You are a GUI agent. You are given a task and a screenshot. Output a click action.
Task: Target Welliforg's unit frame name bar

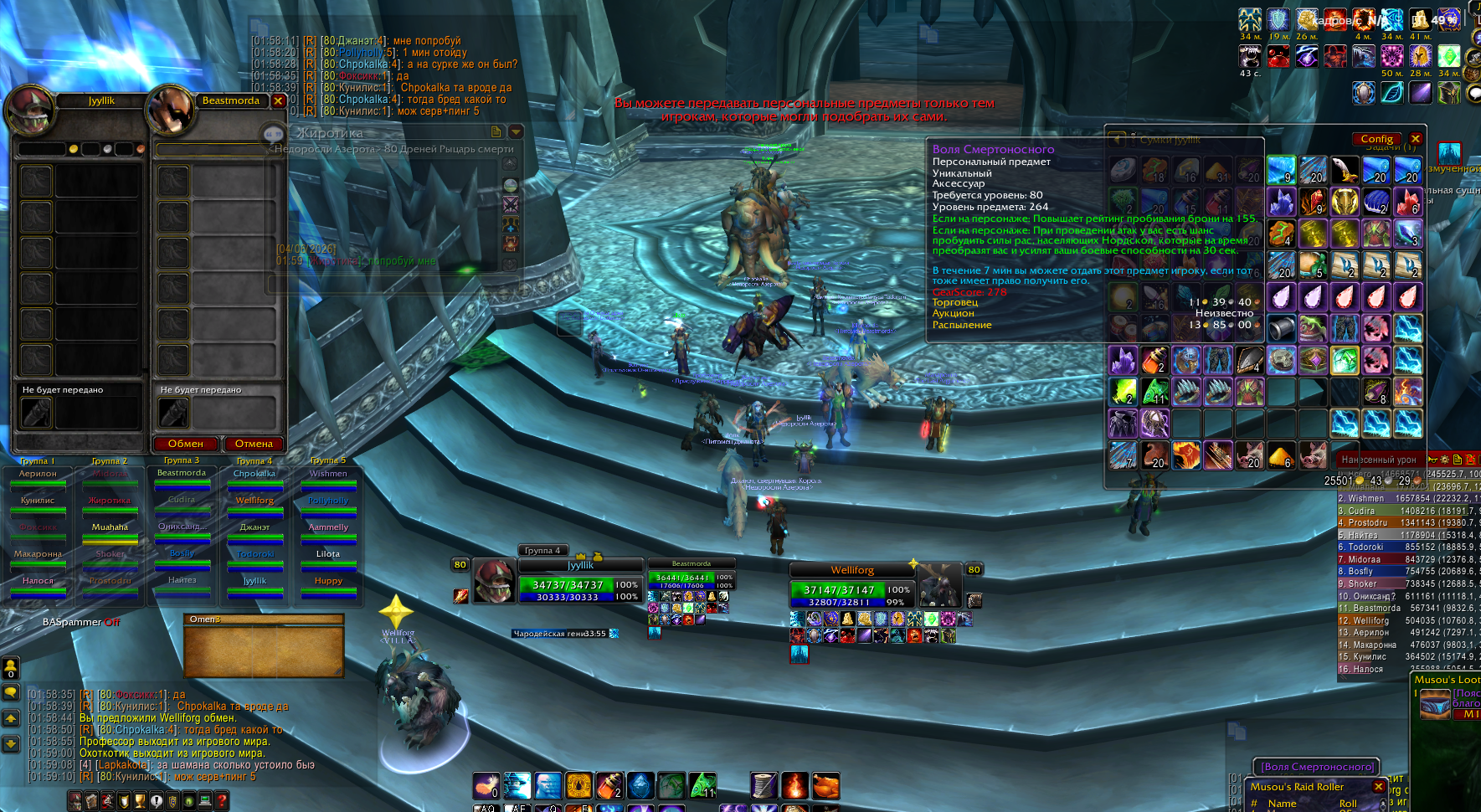tap(852, 570)
